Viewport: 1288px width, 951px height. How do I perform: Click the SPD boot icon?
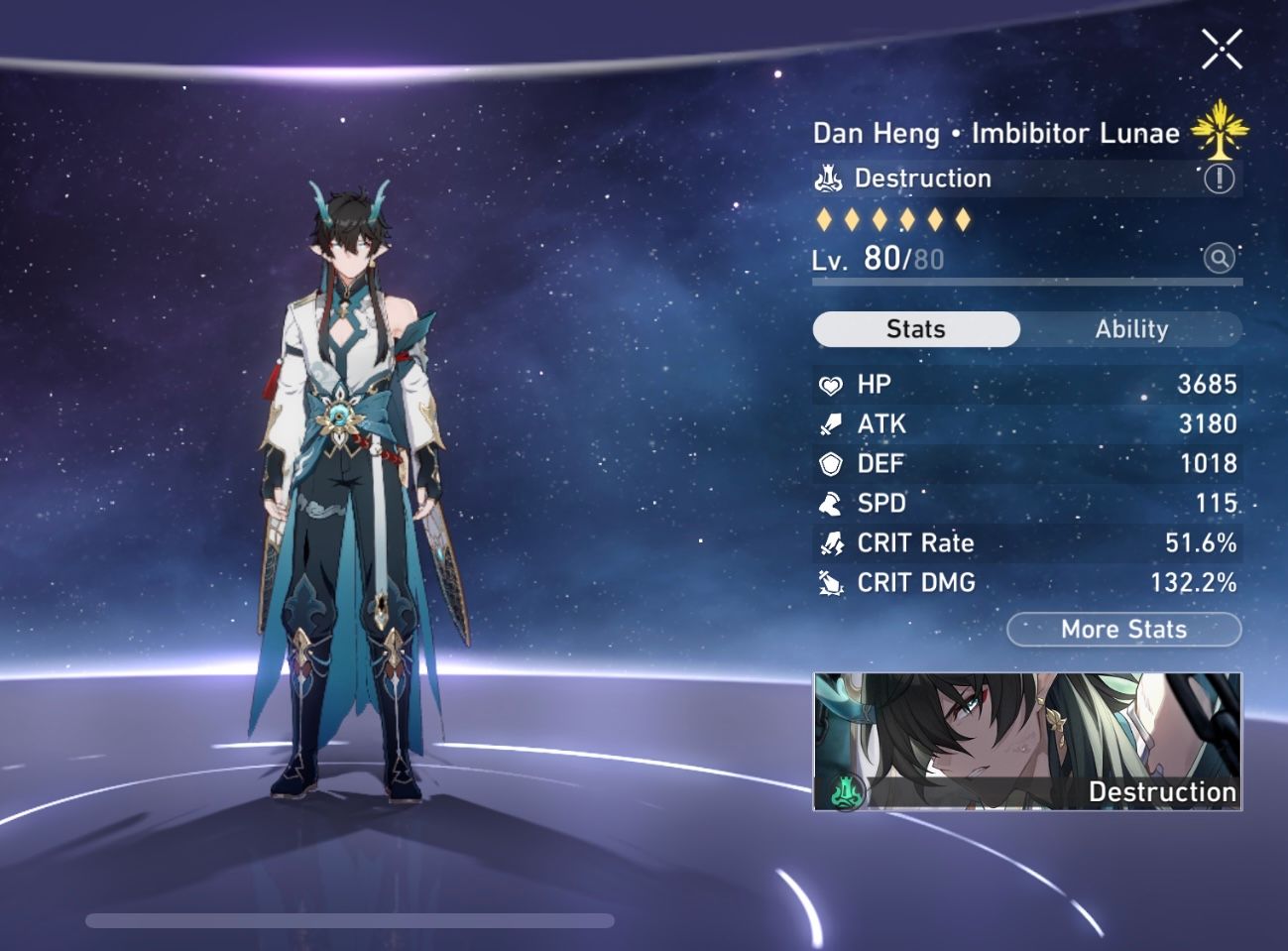[831, 503]
